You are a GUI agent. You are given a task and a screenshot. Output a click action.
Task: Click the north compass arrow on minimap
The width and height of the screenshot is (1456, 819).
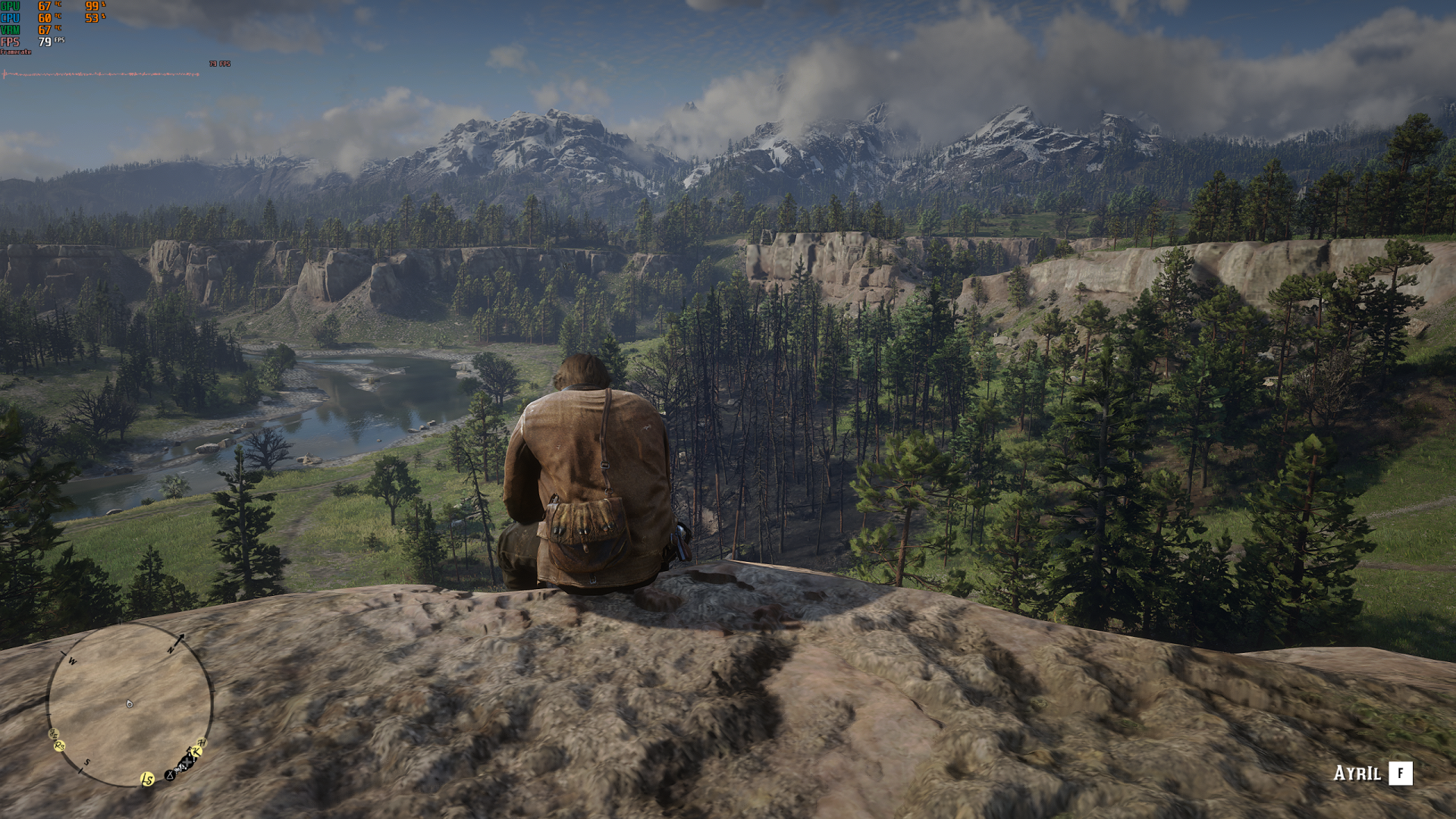[x=178, y=639]
